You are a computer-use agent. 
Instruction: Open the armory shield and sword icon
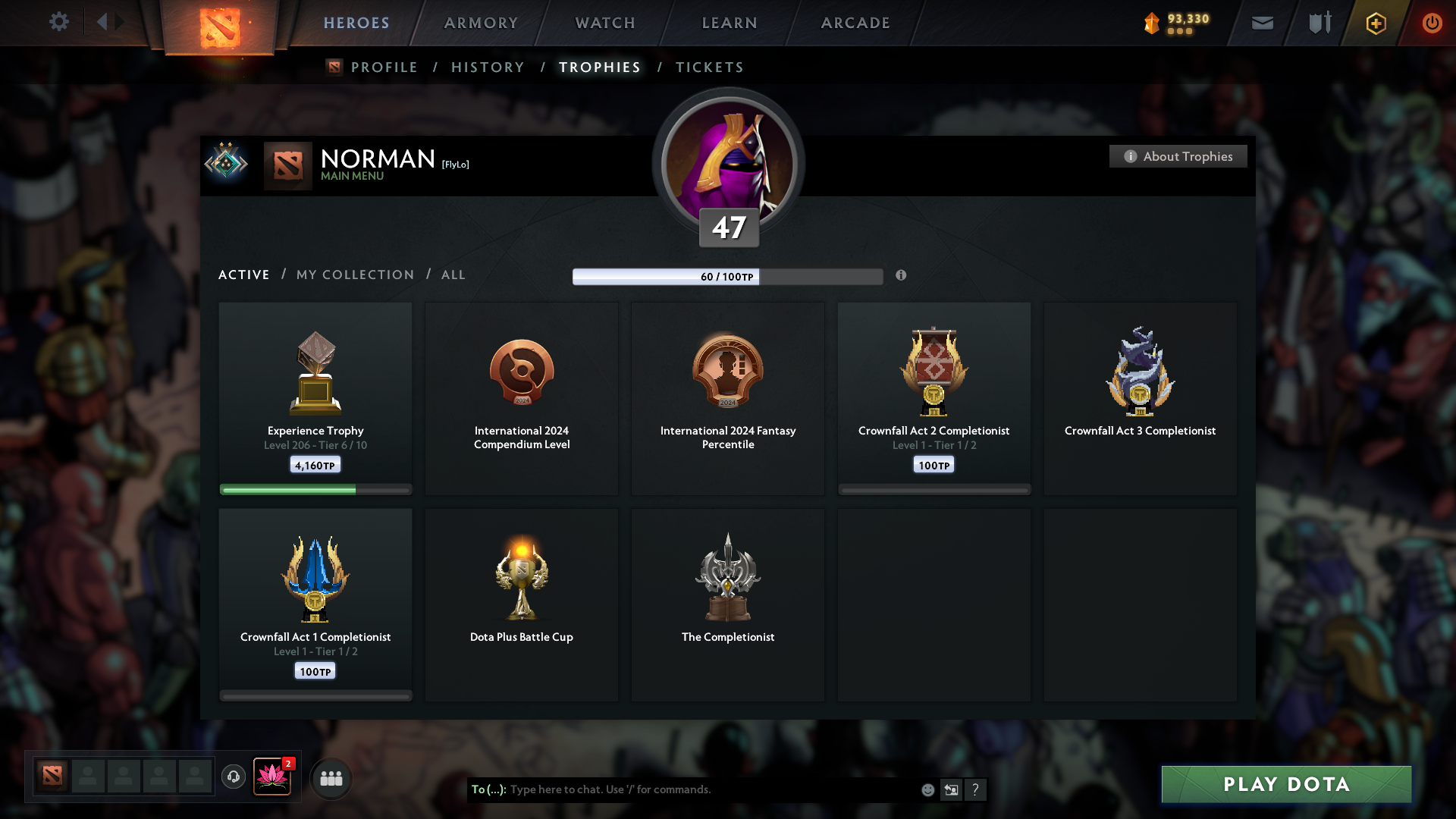tap(1319, 23)
